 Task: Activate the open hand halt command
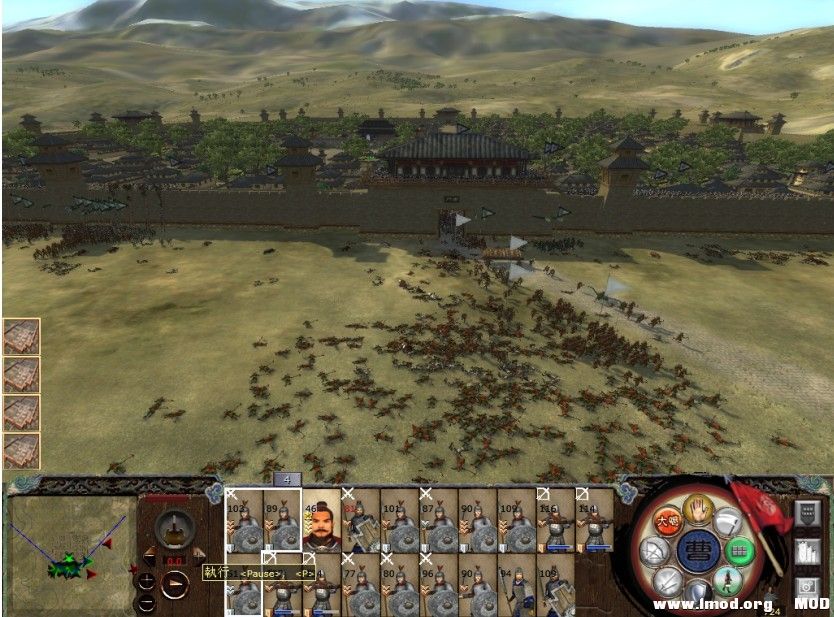click(699, 510)
